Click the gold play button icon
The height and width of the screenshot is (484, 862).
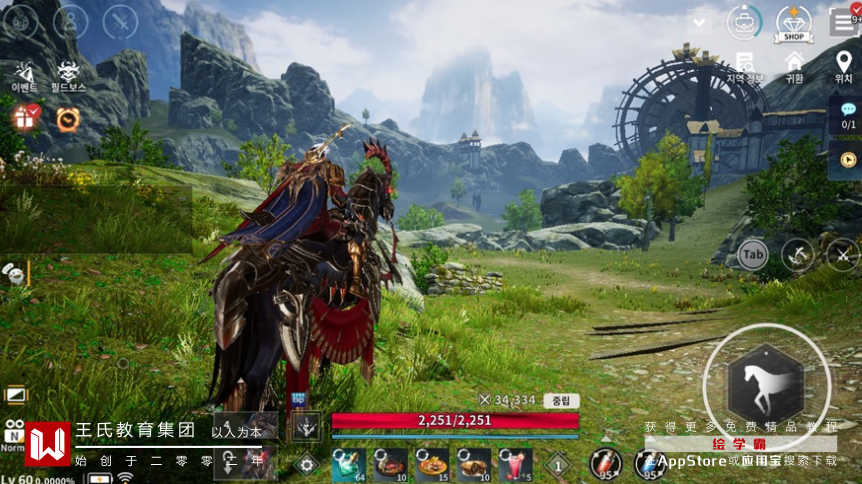[848, 159]
